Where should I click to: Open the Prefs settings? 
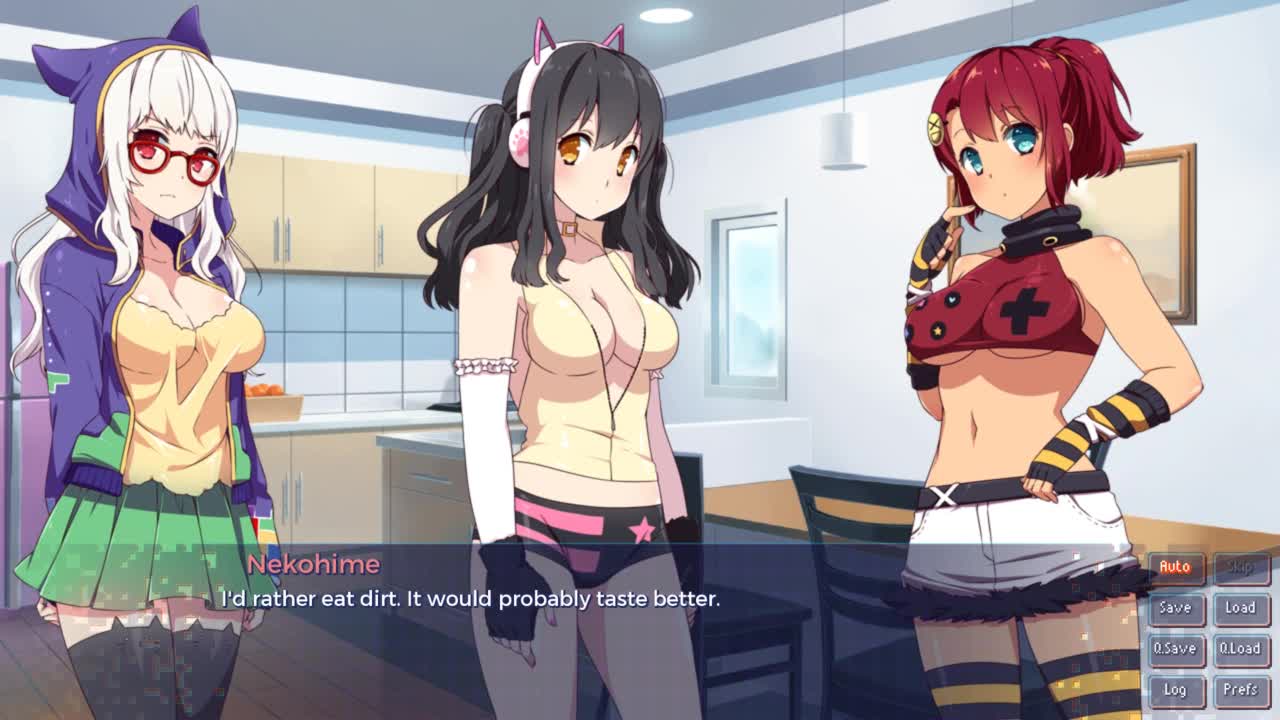point(1240,690)
